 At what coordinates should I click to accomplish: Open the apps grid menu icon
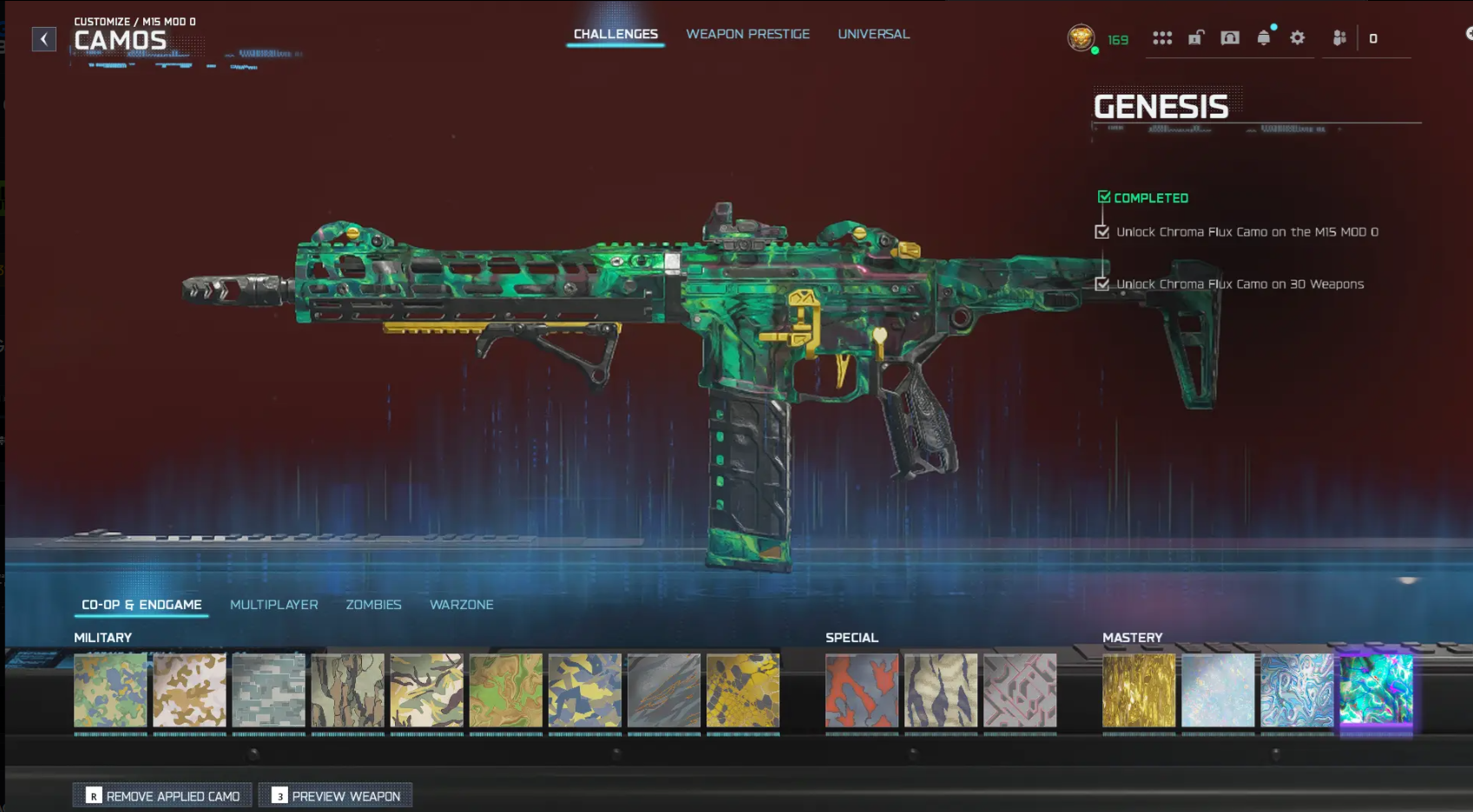1161,38
